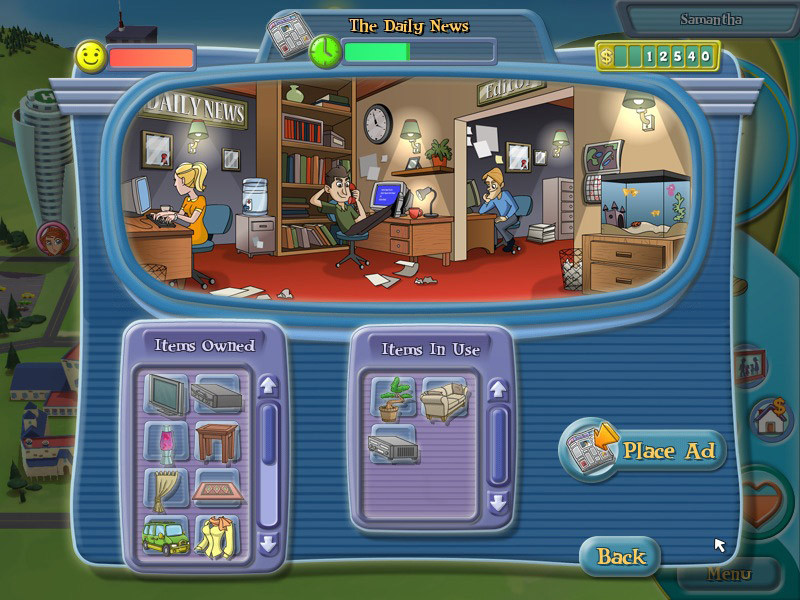Screen dimensions: 800x600
Task: Pick the wooden side table item
Action: pos(217,441)
